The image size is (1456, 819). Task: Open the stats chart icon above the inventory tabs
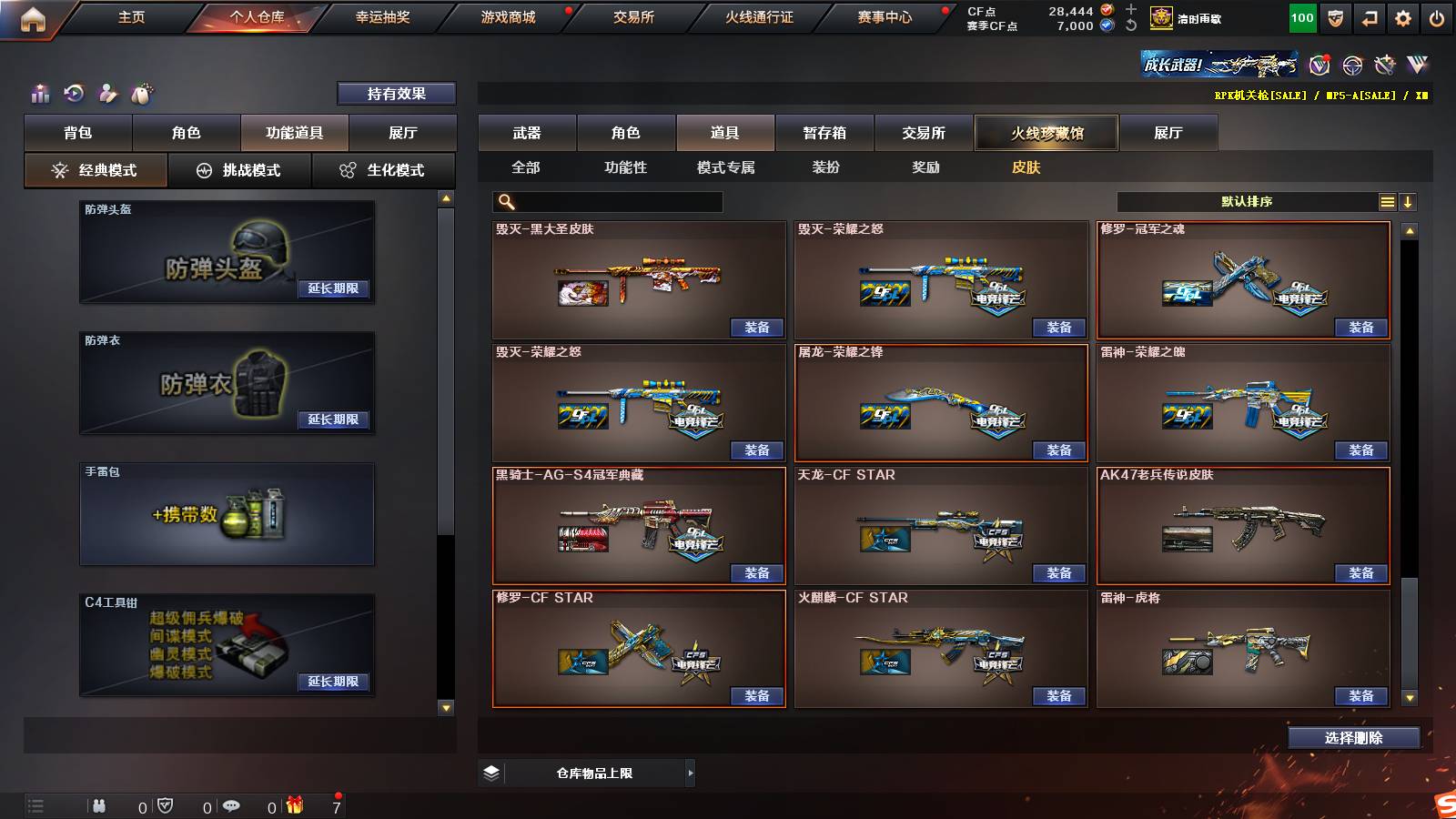click(41, 93)
